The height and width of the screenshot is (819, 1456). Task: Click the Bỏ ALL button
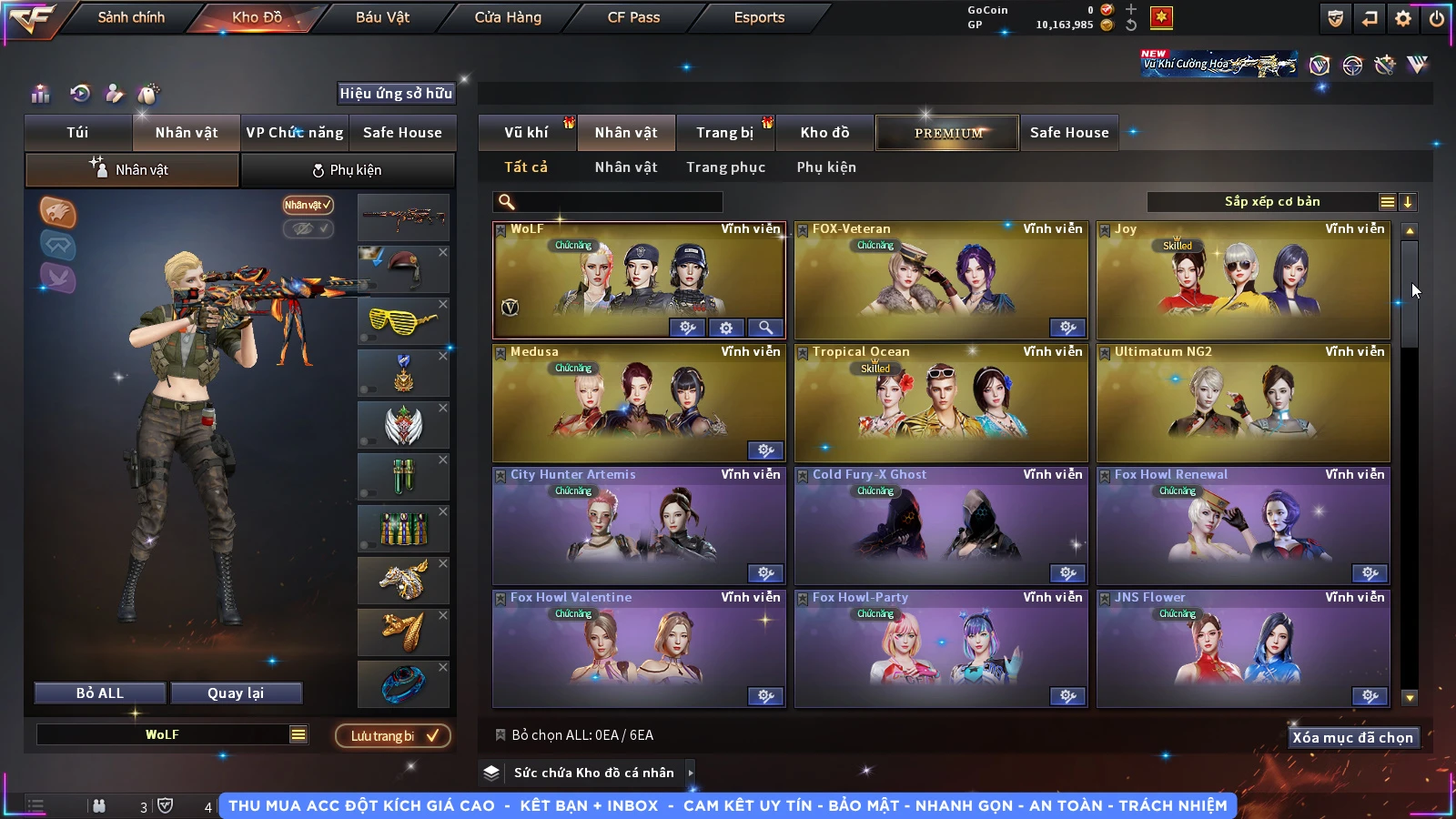click(x=100, y=693)
